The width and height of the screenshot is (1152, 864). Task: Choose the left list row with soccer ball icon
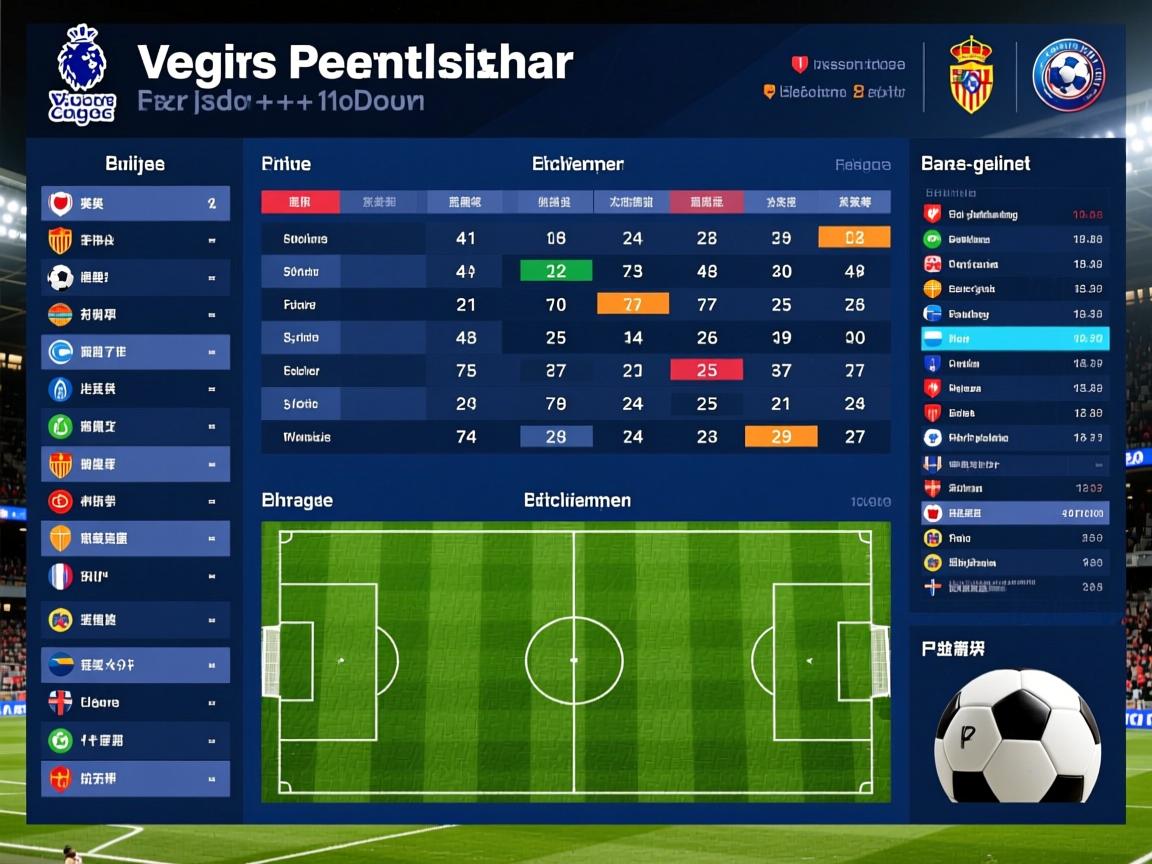135,277
